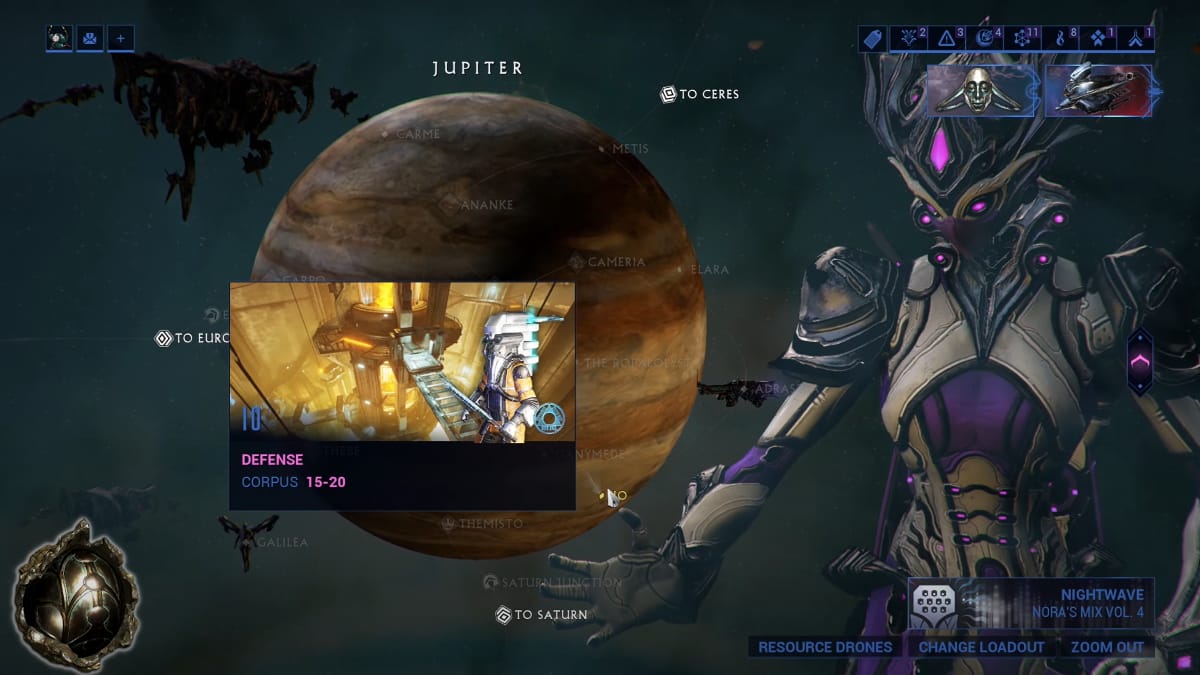Open the player profile avatar icon
1200x675 pixels.
click(59, 39)
